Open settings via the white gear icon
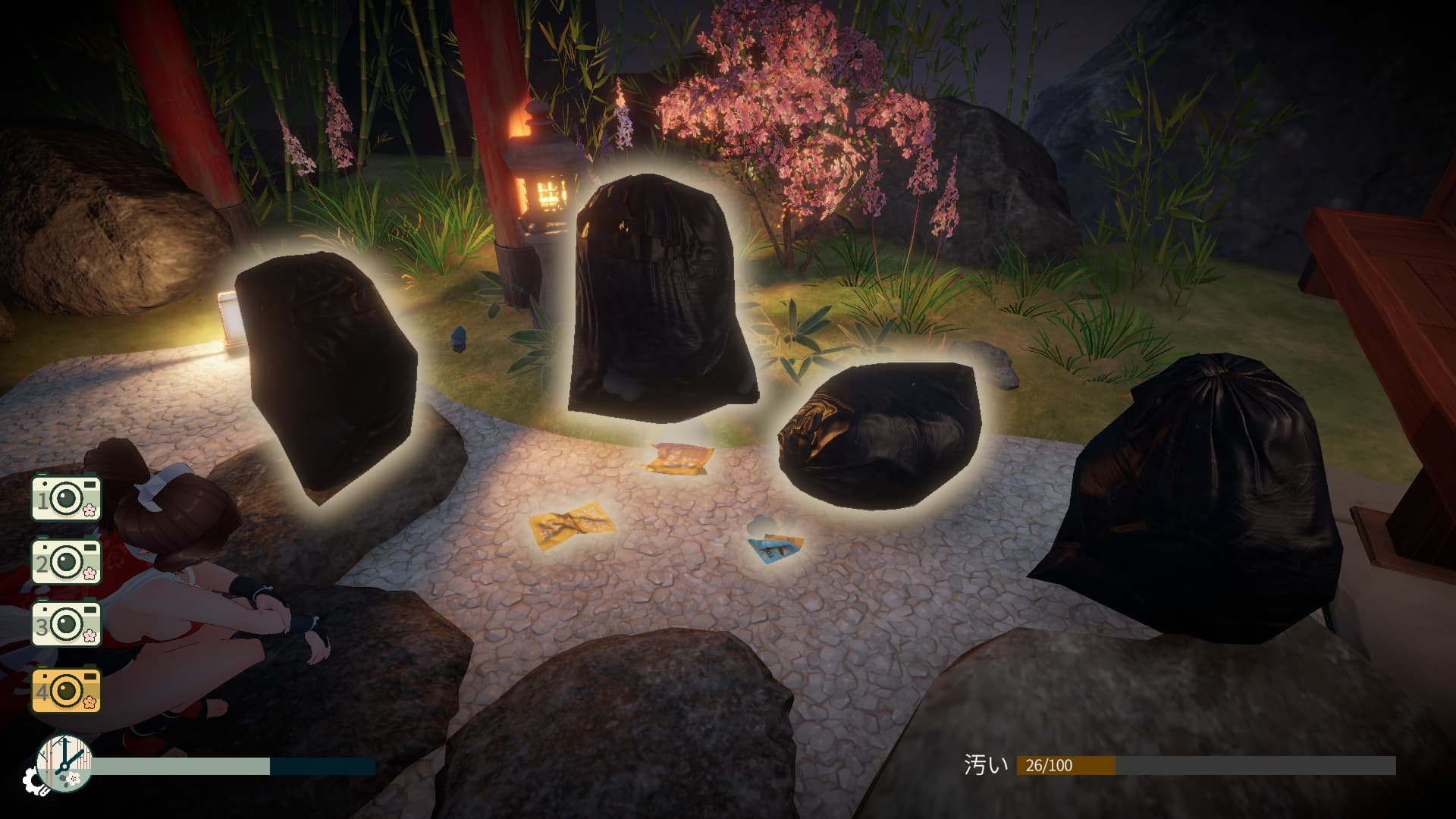The height and width of the screenshot is (819, 1456). click(33, 780)
